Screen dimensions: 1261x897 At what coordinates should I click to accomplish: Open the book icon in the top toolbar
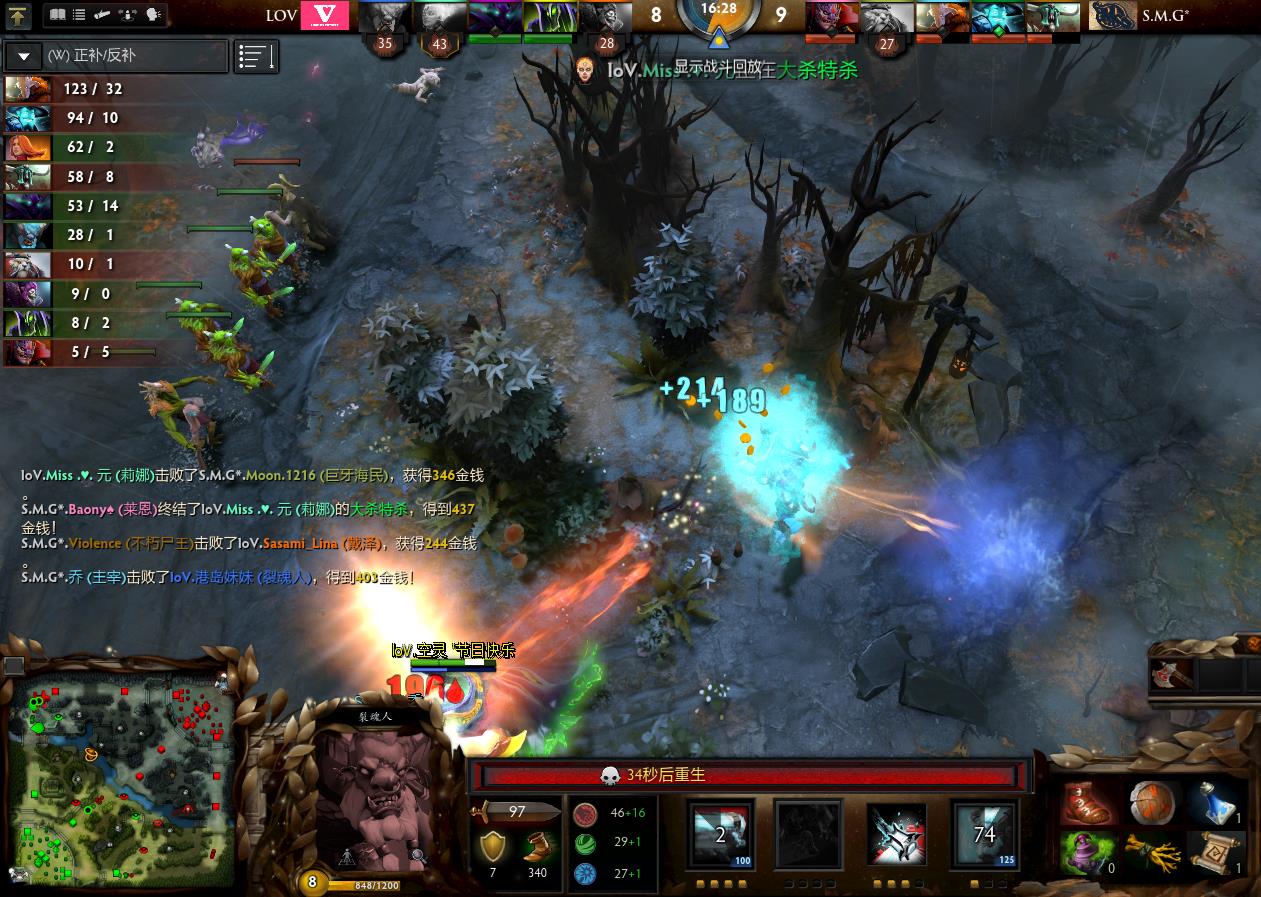tap(57, 15)
